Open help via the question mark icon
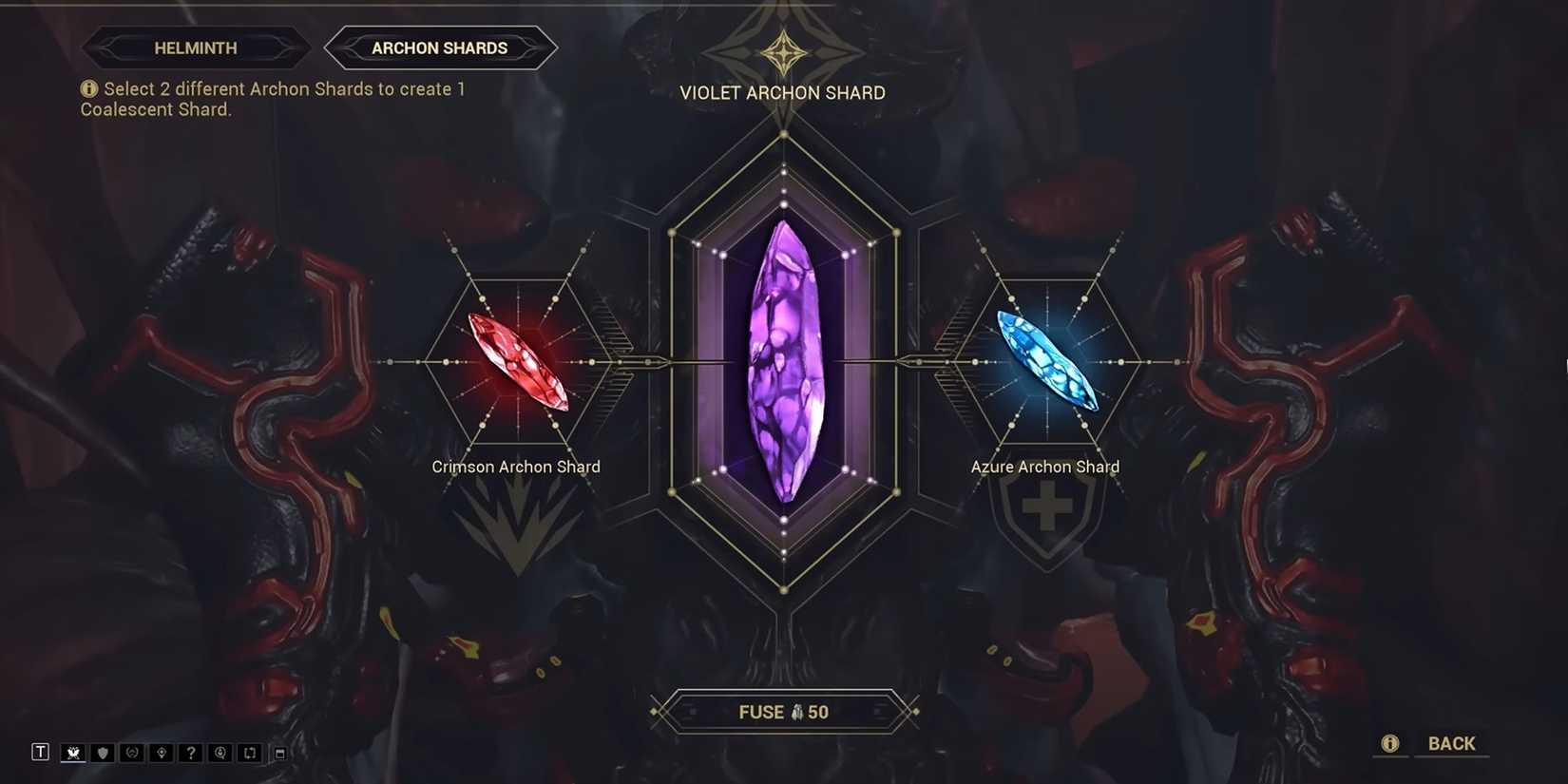This screenshot has width=1568, height=784. point(190,752)
